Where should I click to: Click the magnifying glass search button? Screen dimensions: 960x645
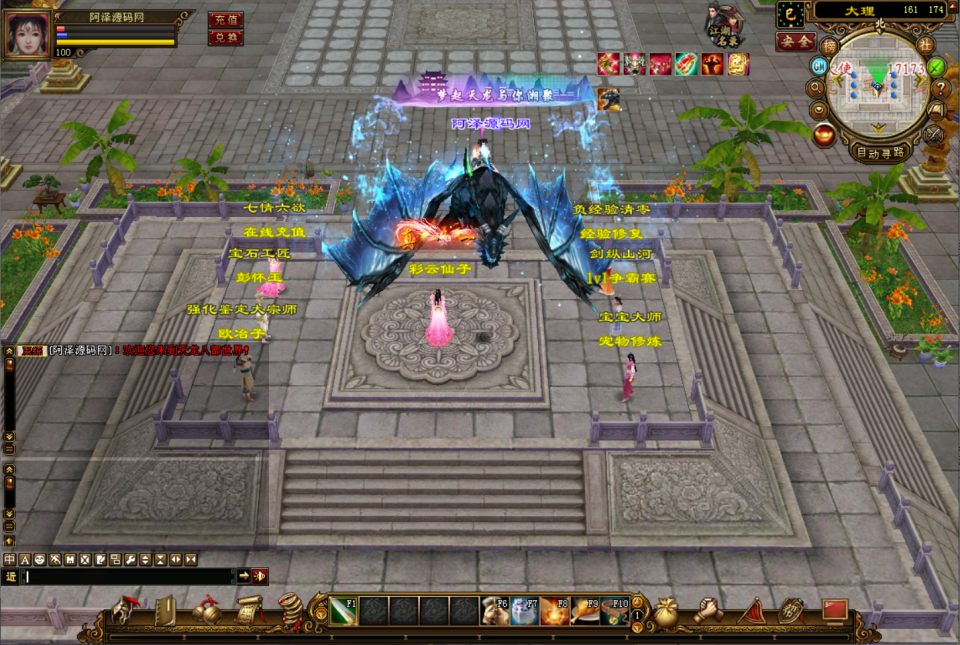point(817,87)
